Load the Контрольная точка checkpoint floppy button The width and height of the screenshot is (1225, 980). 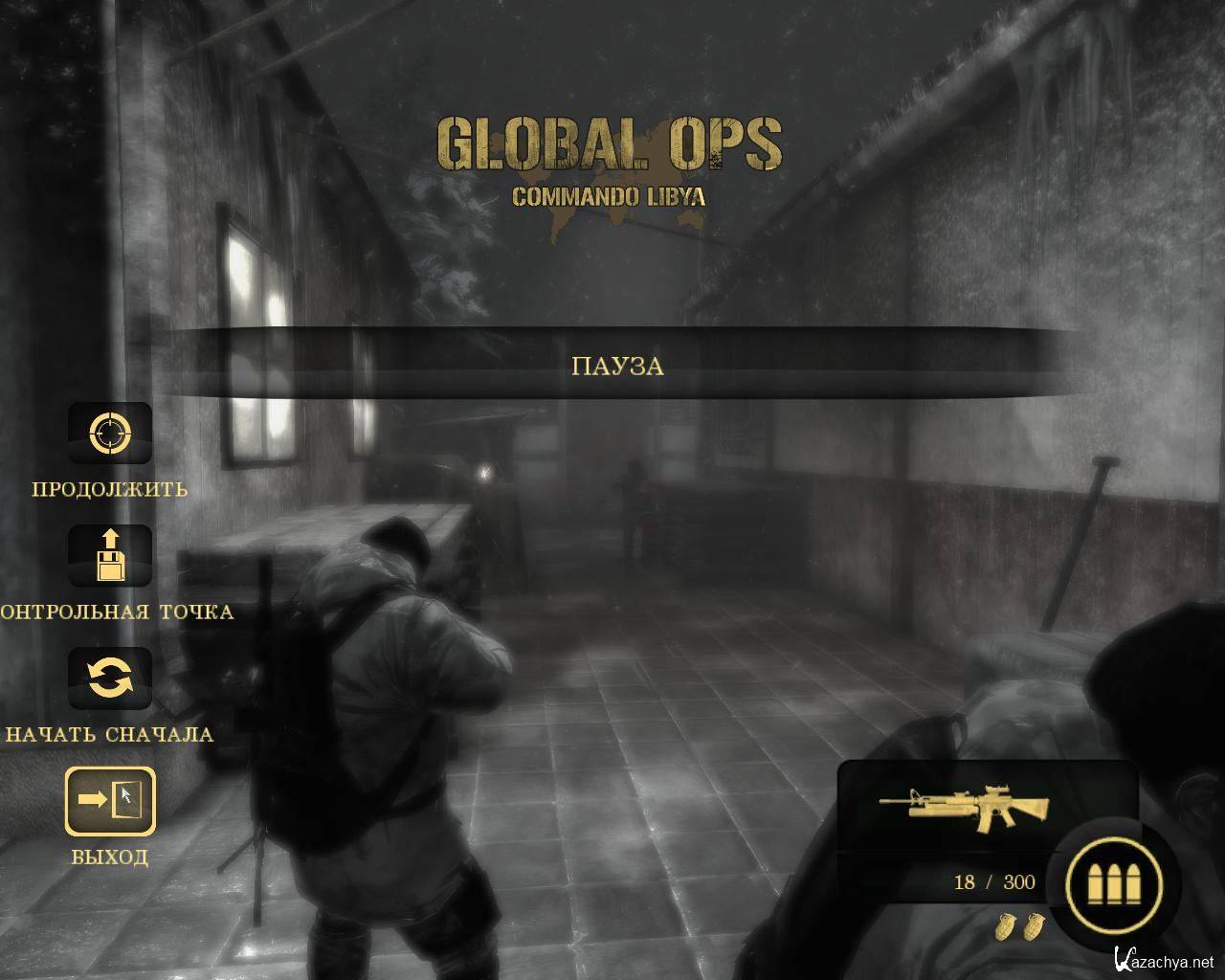(109, 556)
